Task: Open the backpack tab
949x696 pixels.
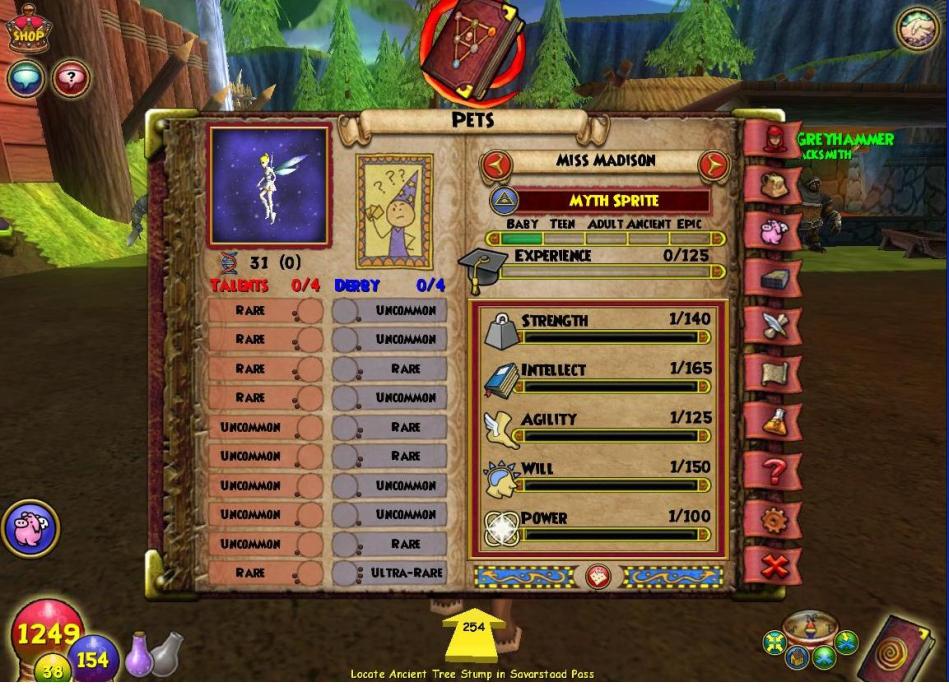Action: coord(773,187)
